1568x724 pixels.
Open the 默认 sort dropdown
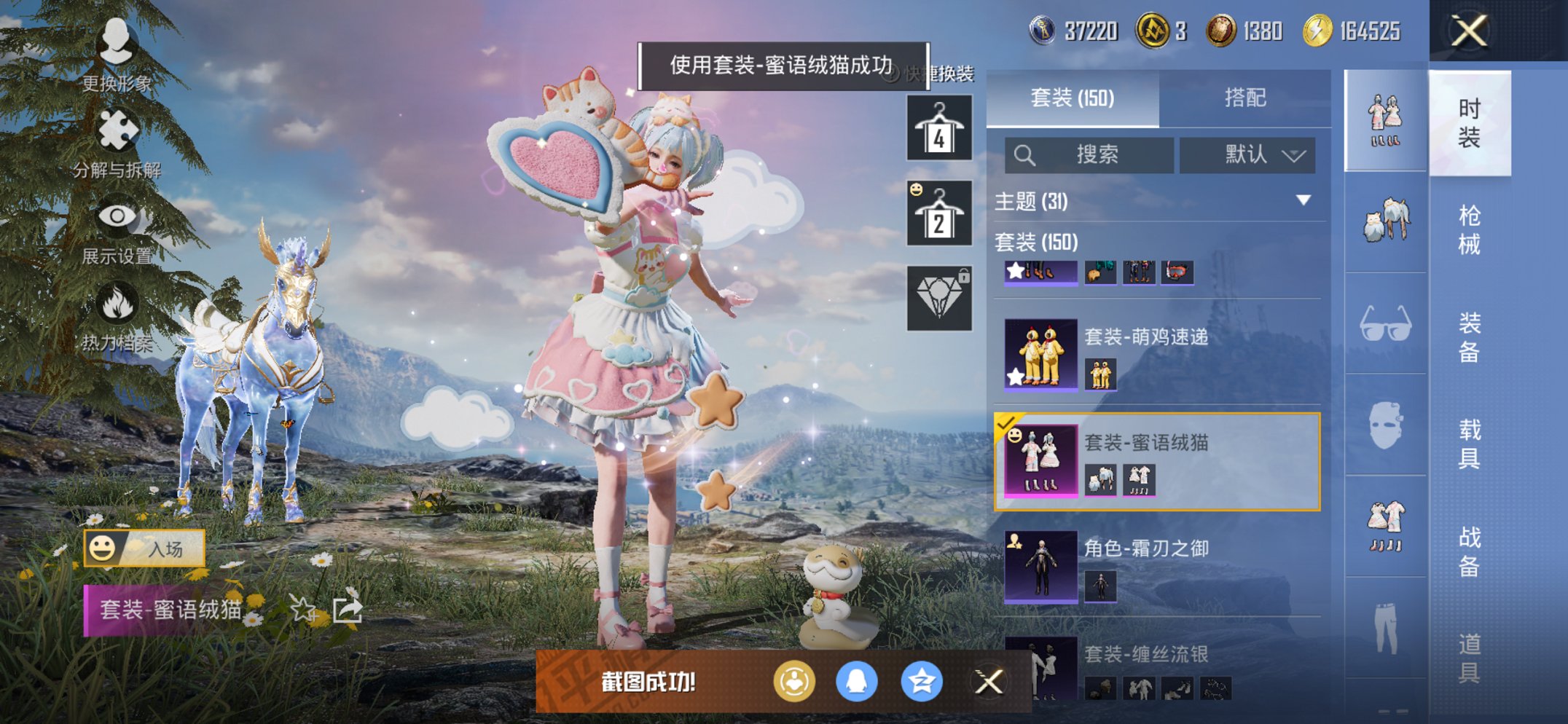pyautogui.click(x=1247, y=155)
